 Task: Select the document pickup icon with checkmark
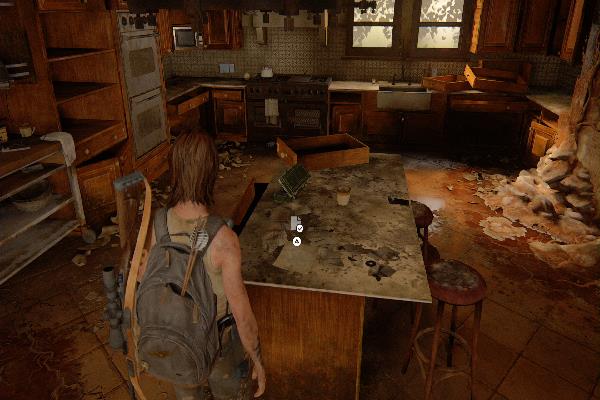[x=296, y=224]
